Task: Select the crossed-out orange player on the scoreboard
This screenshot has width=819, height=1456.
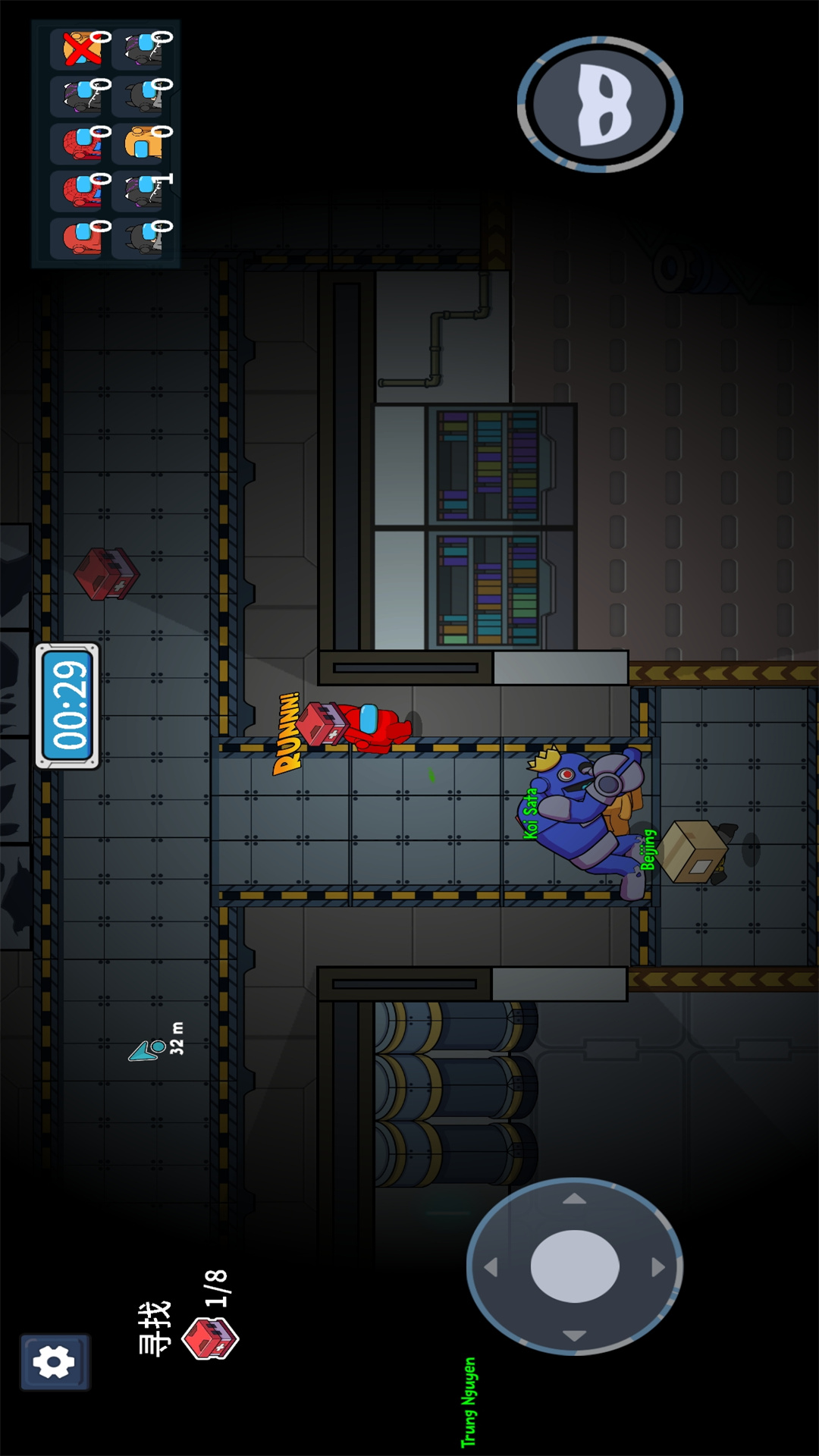Action: click(x=82, y=49)
